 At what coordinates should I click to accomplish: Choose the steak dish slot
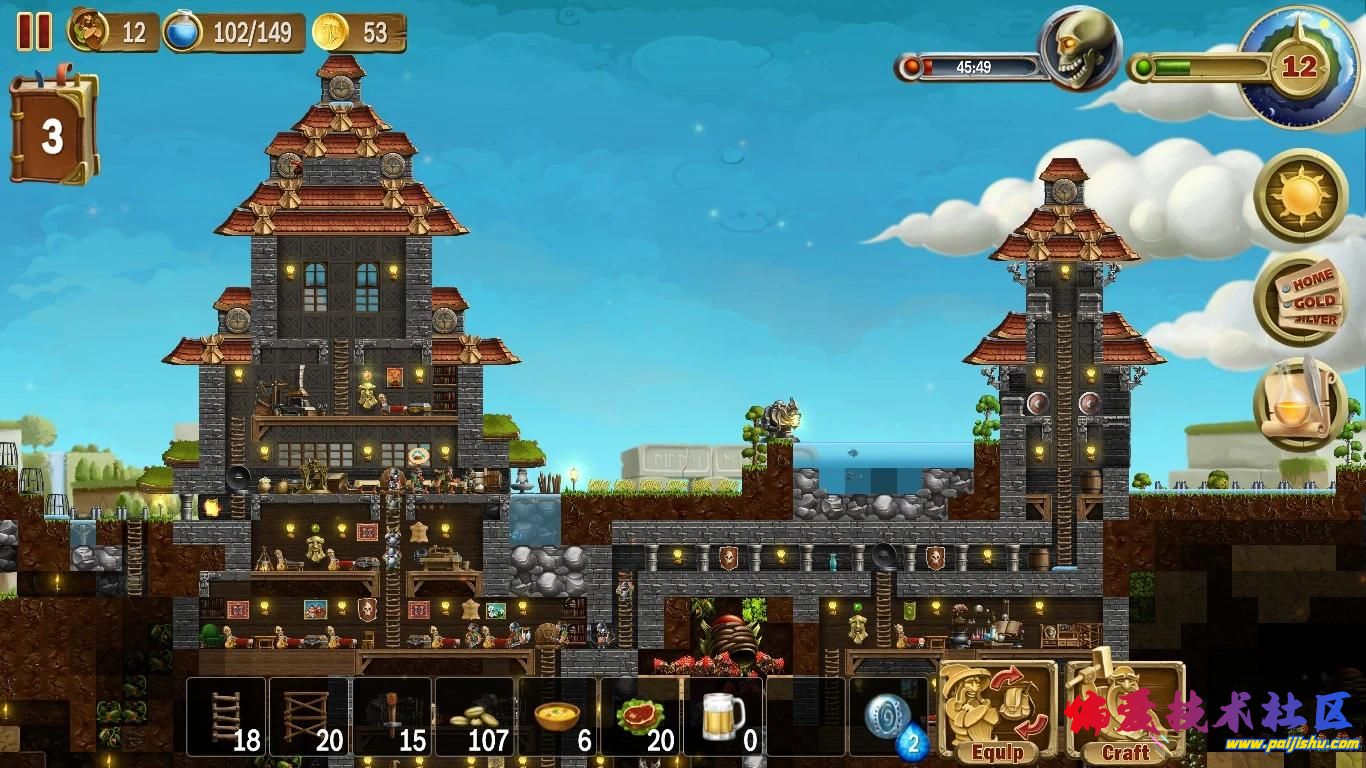coord(640,717)
